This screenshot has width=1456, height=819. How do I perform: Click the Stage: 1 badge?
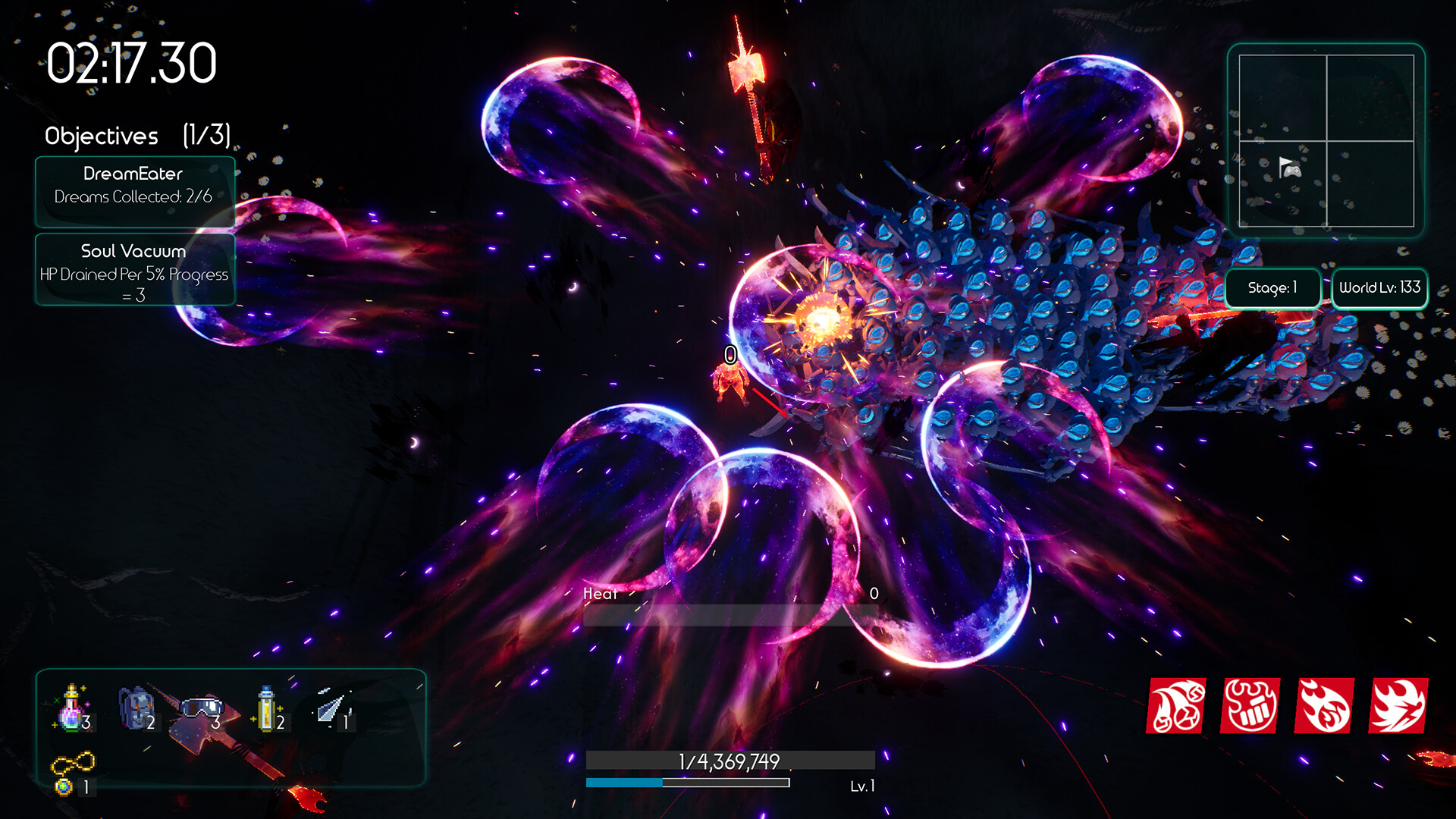(x=1273, y=288)
